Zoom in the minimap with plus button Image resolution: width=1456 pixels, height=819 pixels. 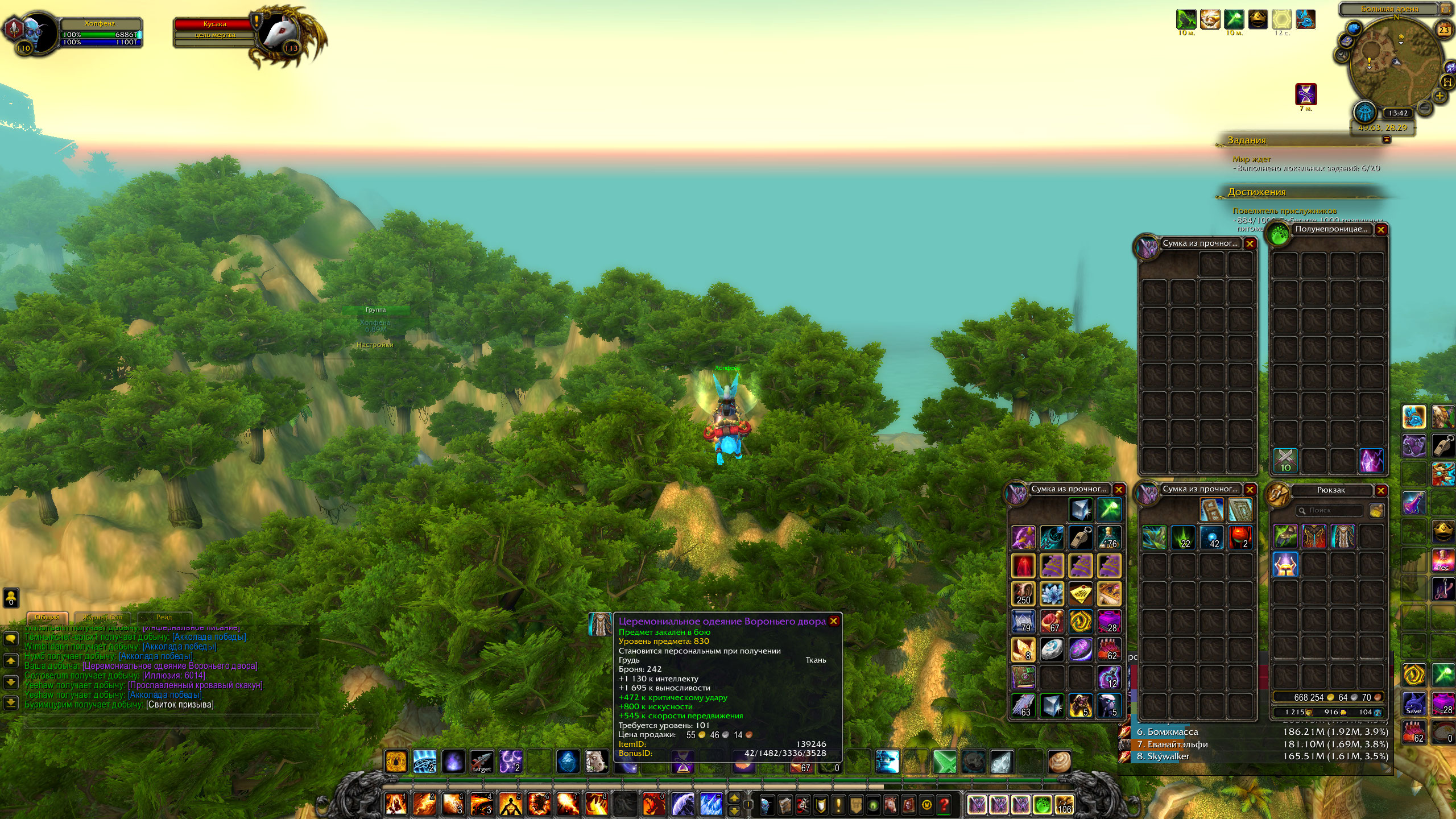coord(1440,96)
